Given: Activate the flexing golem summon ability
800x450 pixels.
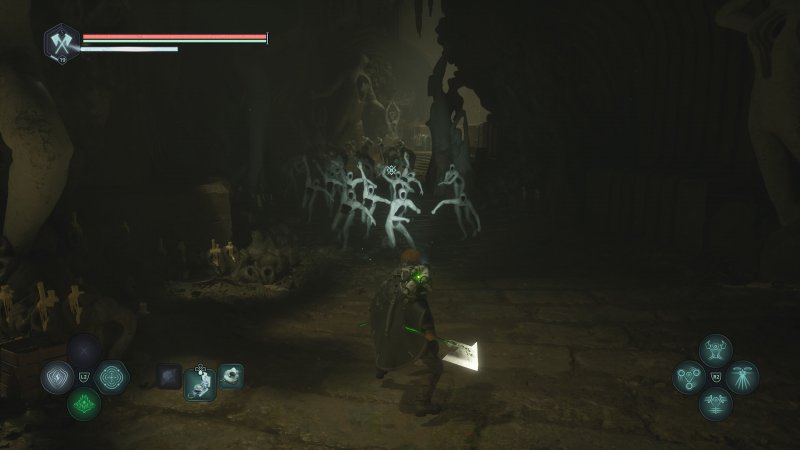Looking at the screenshot, I should point(715,350).
